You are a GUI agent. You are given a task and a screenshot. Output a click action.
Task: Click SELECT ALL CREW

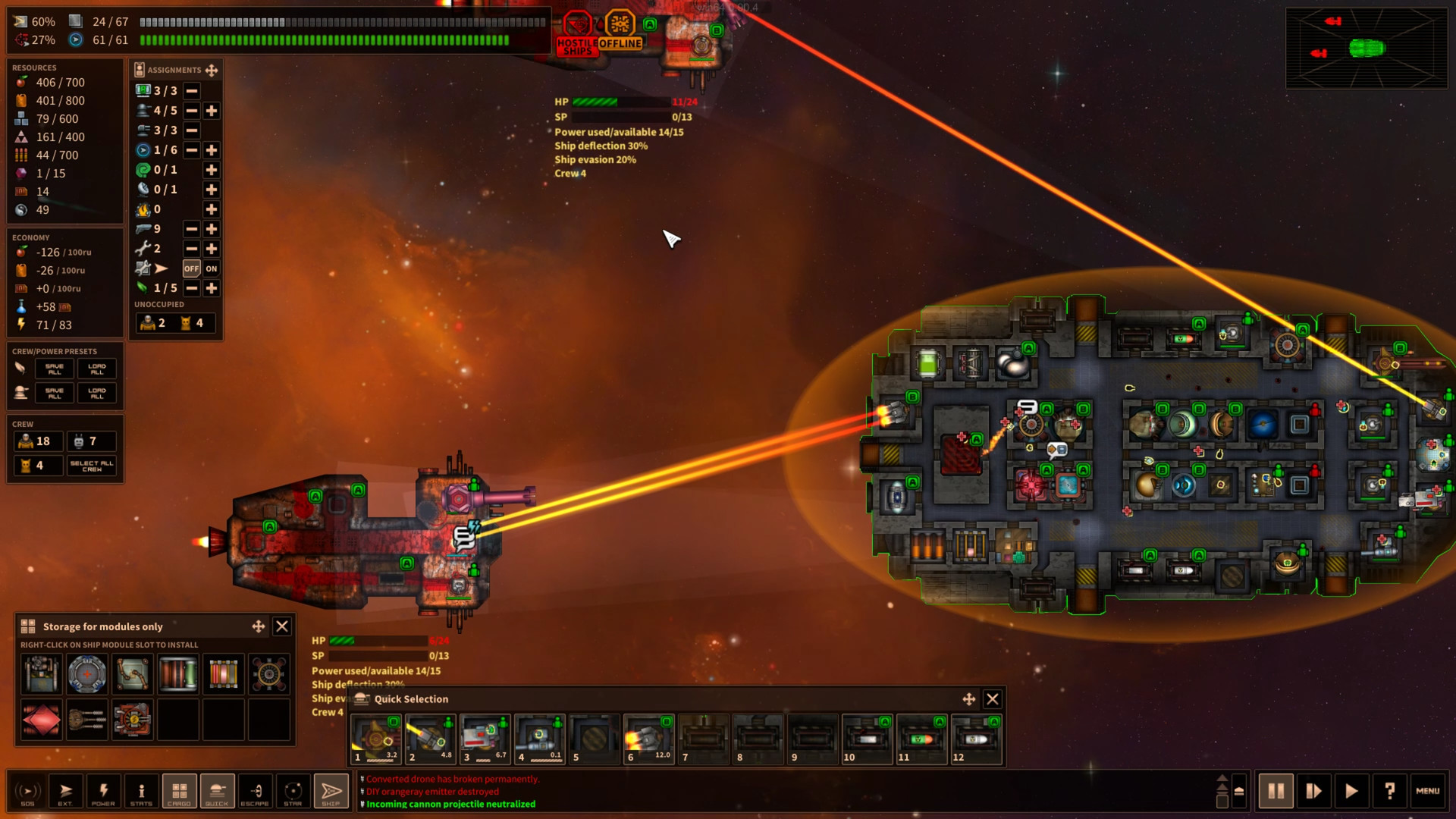coord(91,465)
